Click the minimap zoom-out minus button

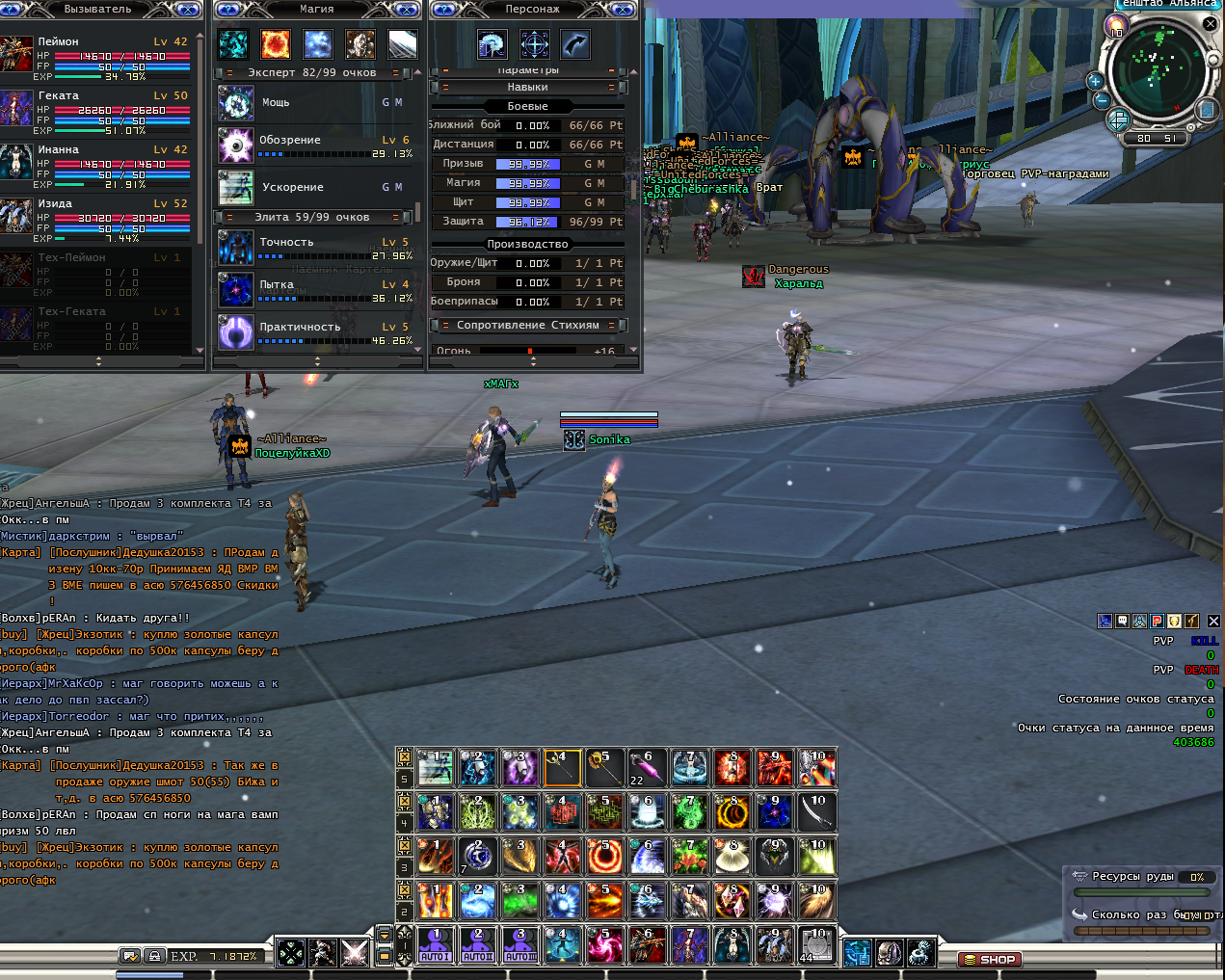[x=1101, y=99]
